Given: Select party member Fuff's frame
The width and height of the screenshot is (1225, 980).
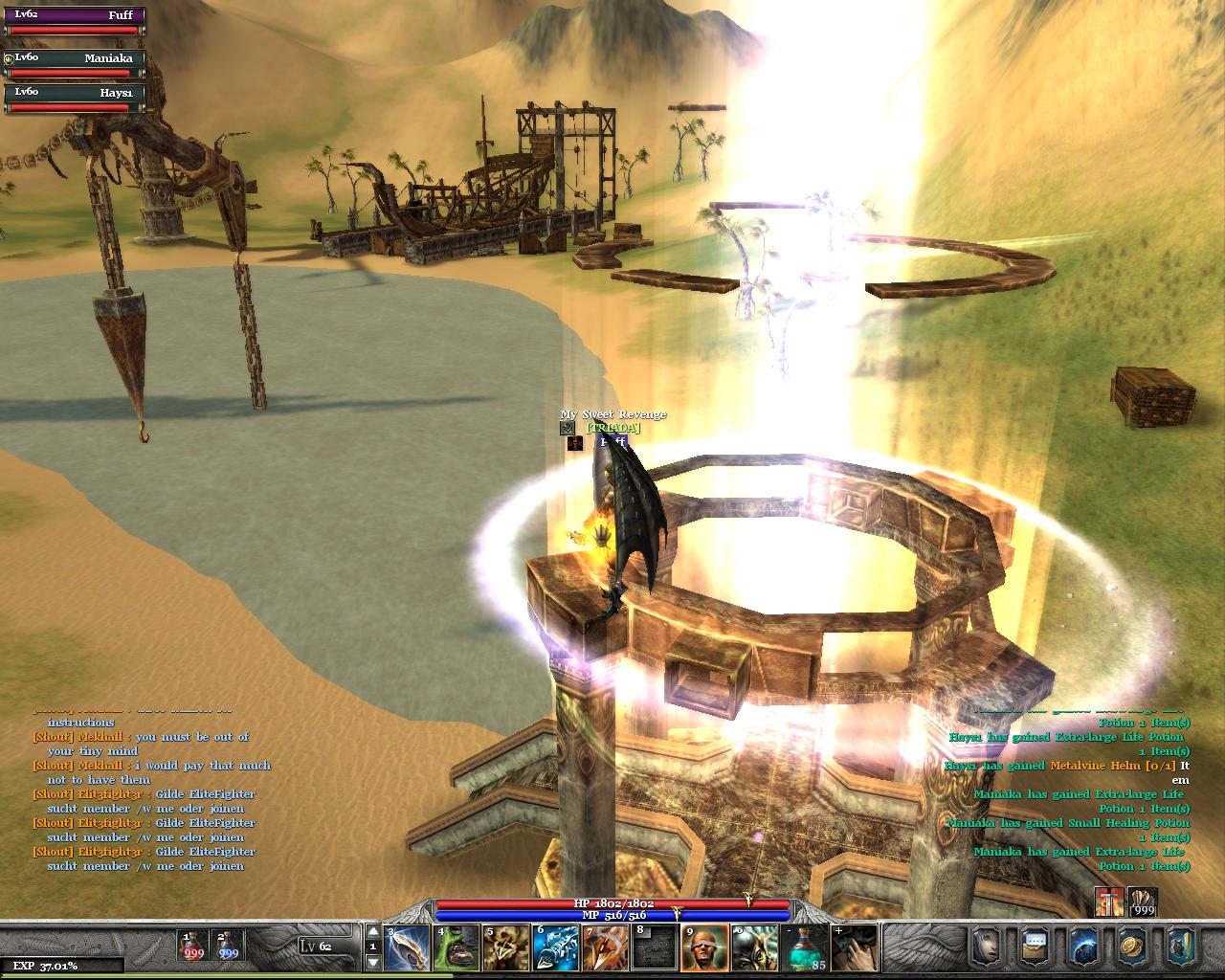Looking at the screenshot, I should coord(75,22).
